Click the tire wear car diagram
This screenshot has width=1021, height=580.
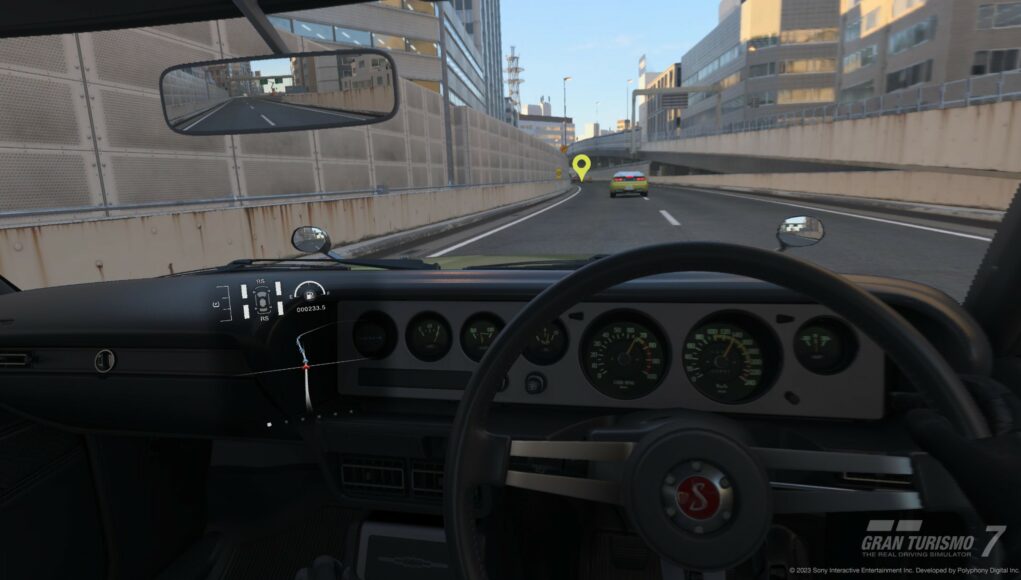coord(262,300)
